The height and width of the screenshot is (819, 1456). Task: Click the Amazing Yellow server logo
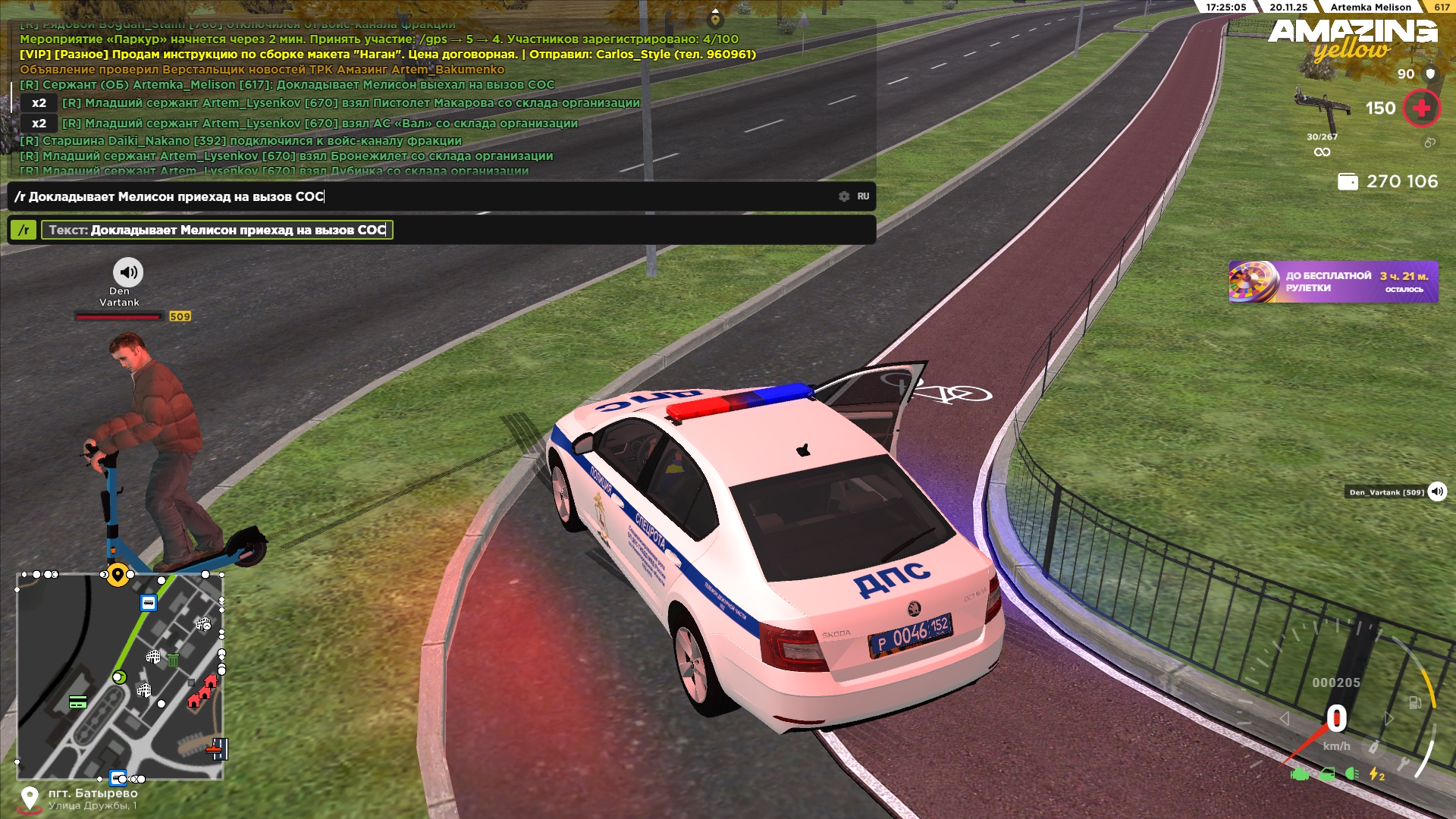click(x=1352, y=39)
